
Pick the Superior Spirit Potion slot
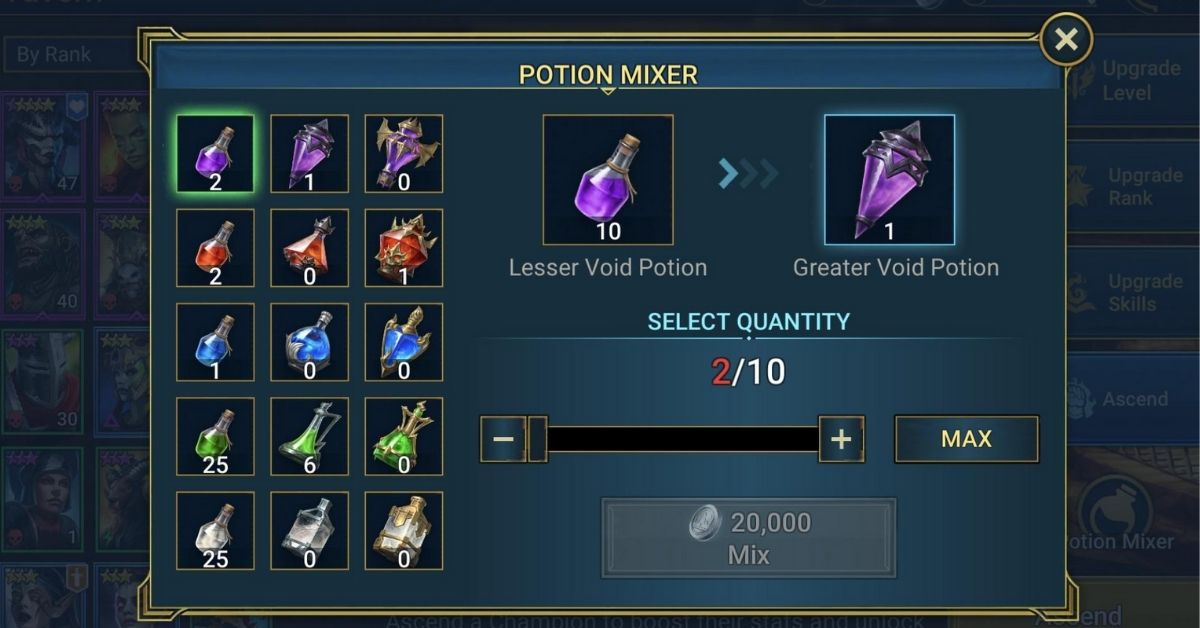pos(403,436)
